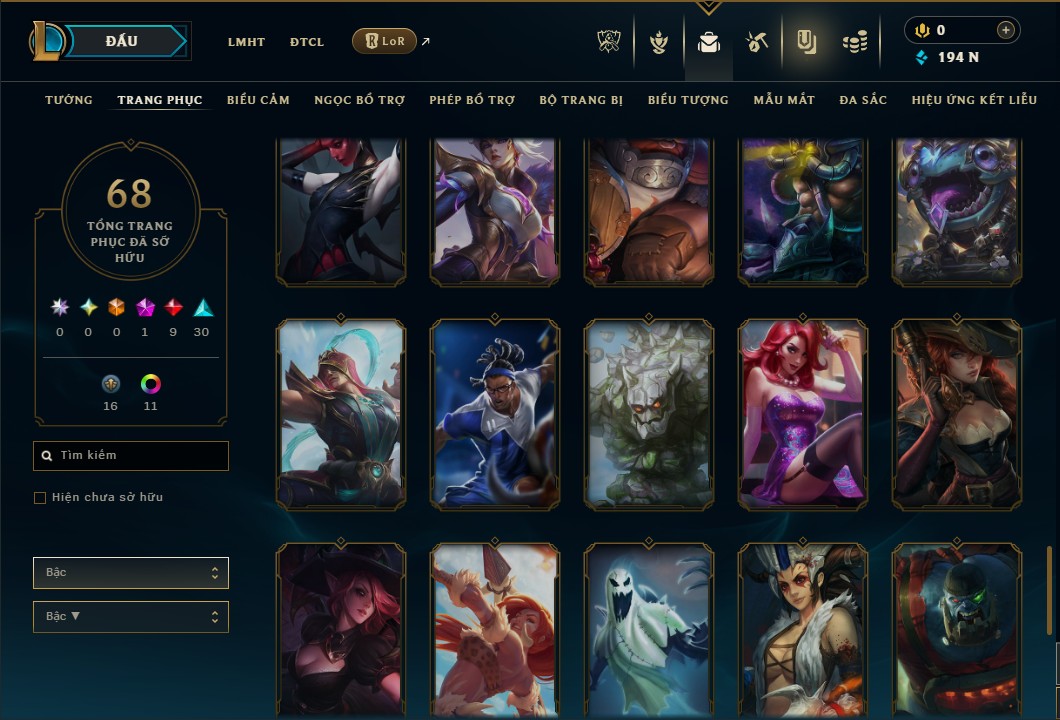Open the HIỆU ỨNG KẾT LIỄU tab
1060x720 pixels.
pyautogui.click(x=974, y=100)
